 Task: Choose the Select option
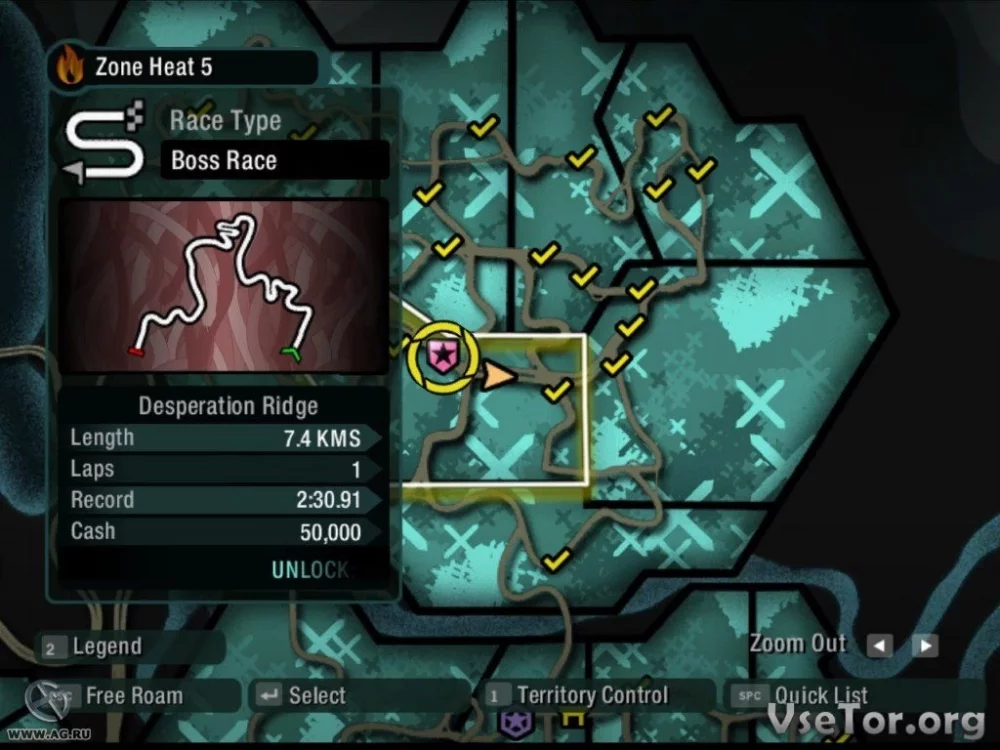[x=316, y=696]
